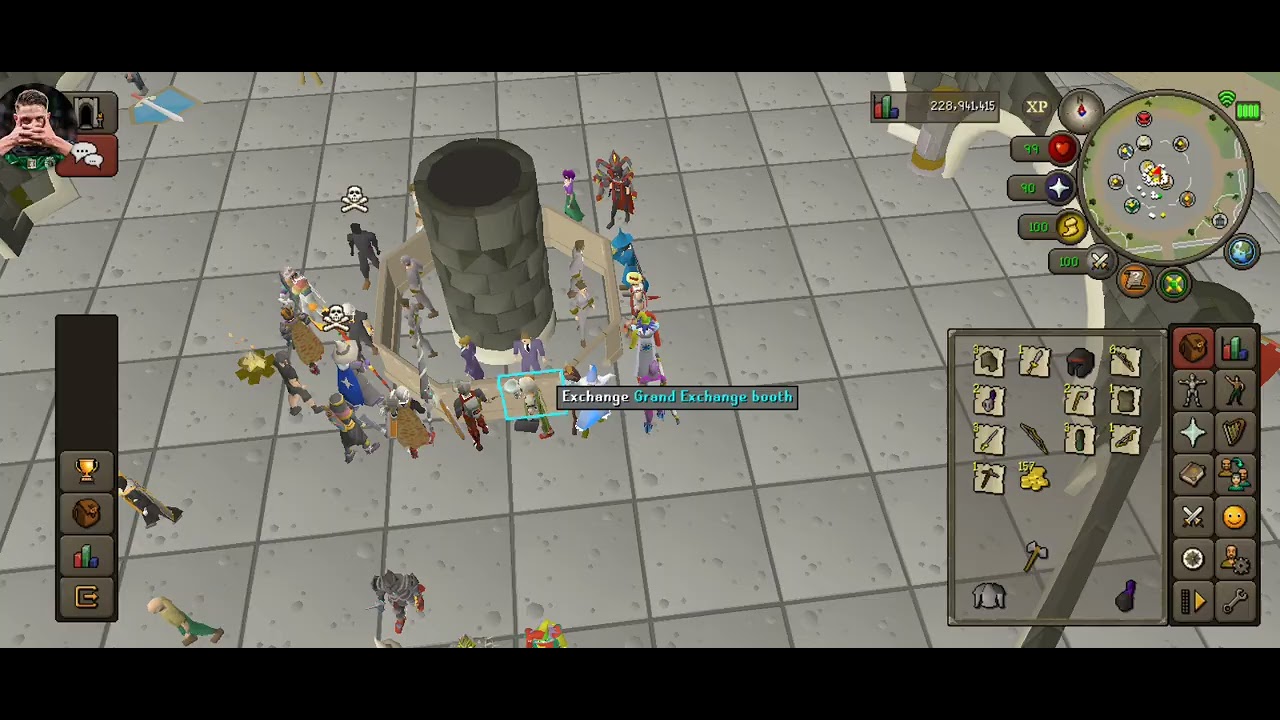Switch to the Inventory tab

point(1192,347)
